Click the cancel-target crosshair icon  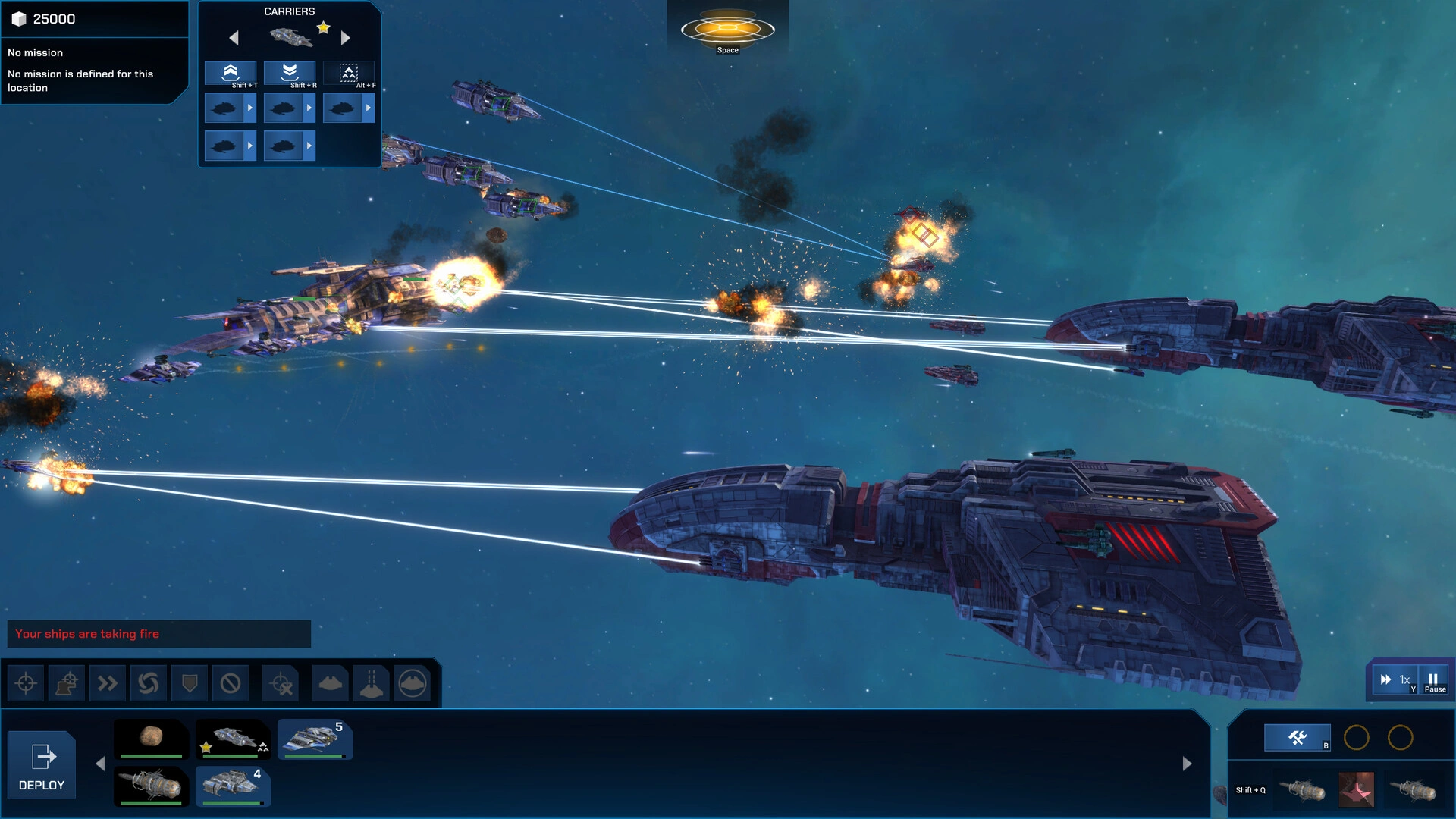pos(281,683)
